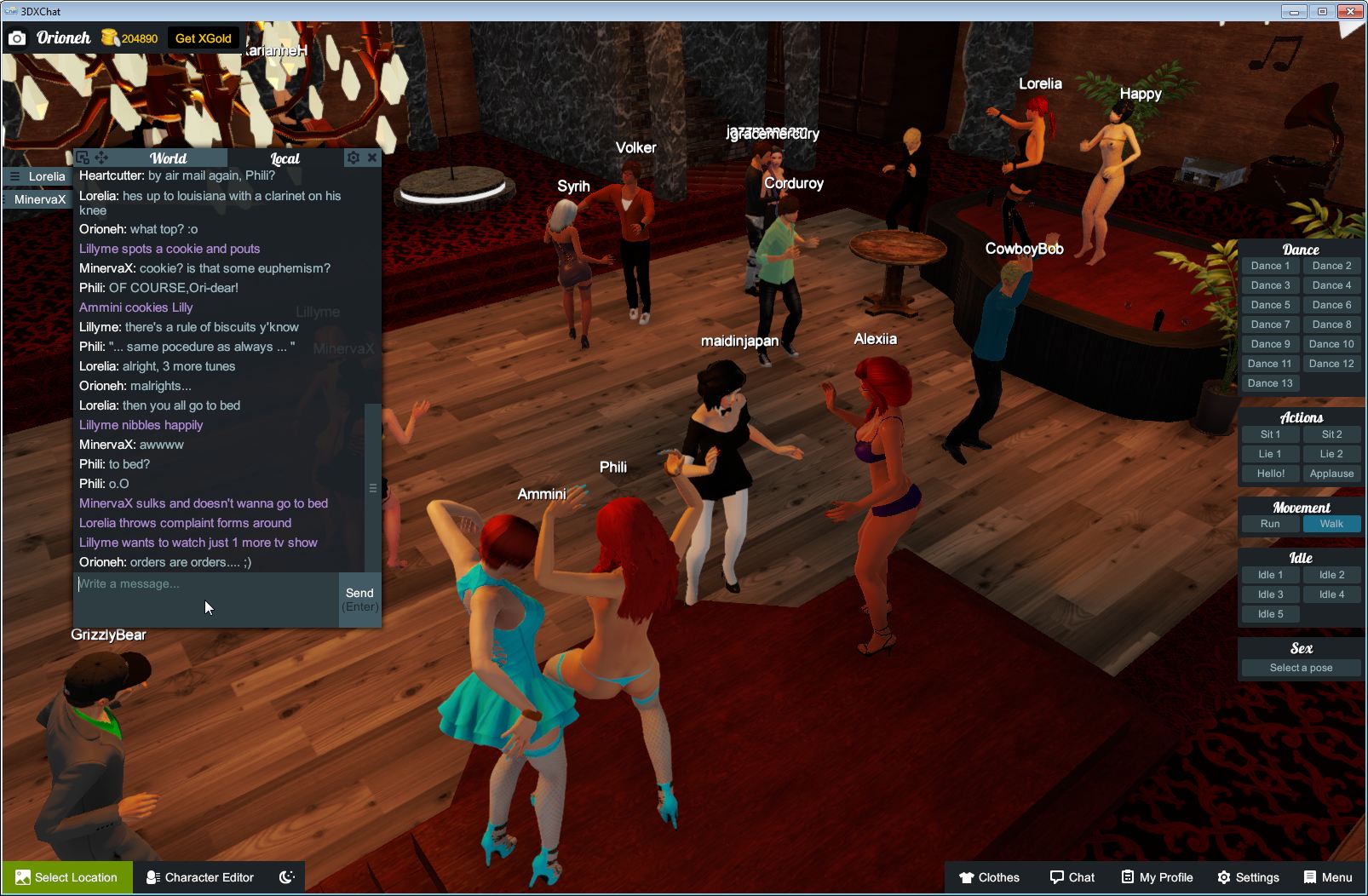This screenshot has height=896, width=1368.
Task: Open the Menu at bottom right
Action: [x=1325, y=877]
